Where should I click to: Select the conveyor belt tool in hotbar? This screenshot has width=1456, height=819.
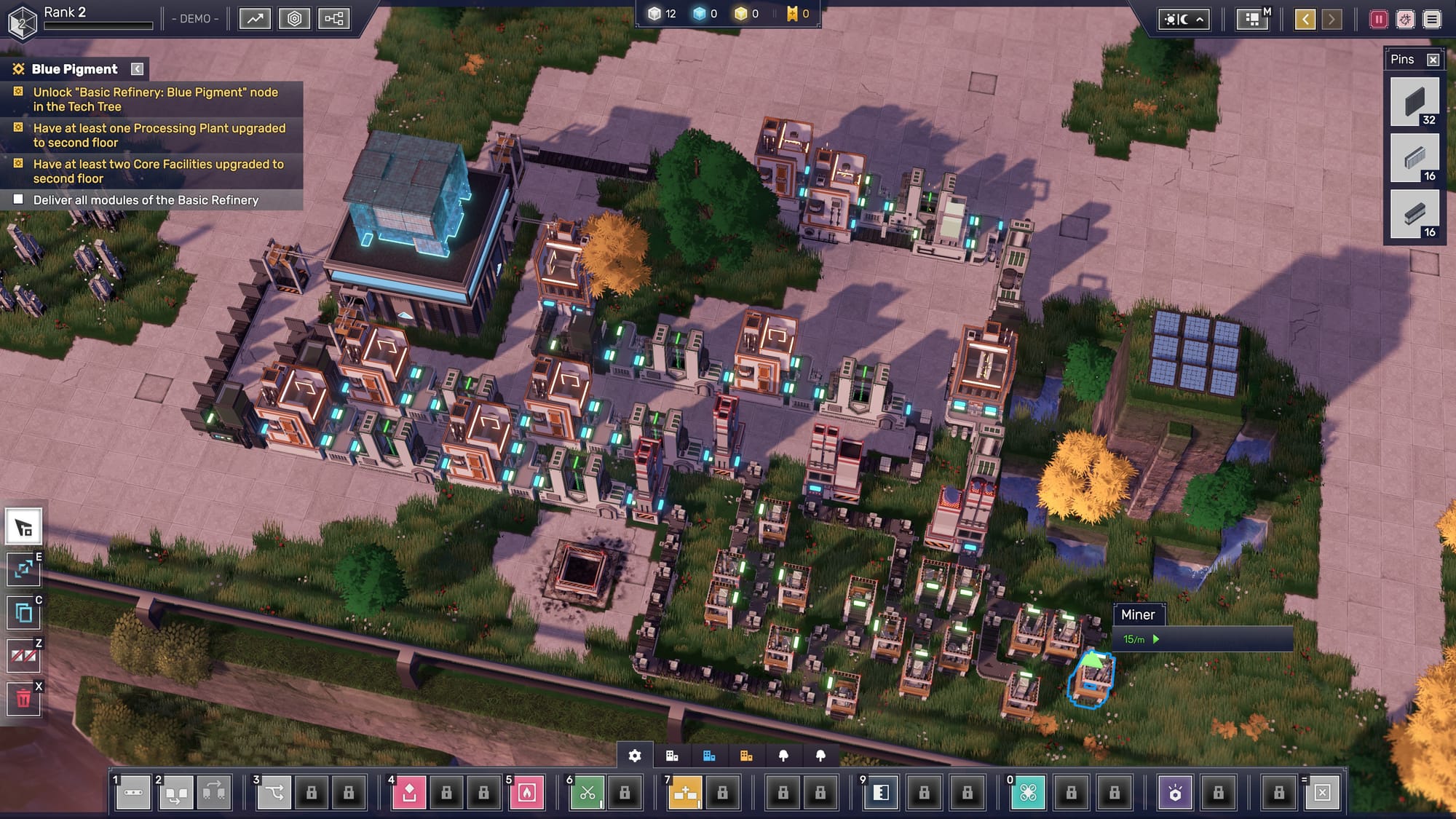[133, 792]
